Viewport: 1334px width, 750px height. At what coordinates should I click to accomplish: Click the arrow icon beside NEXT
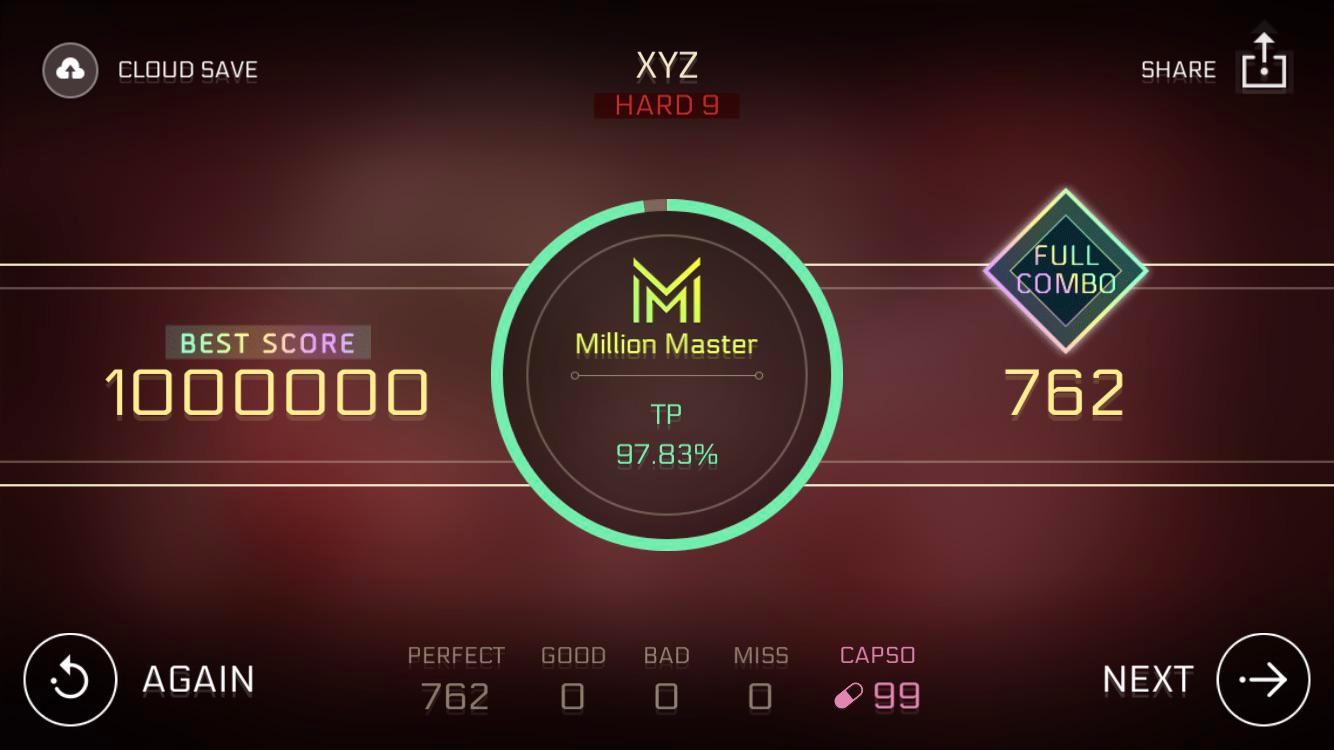pos(1264,679)
